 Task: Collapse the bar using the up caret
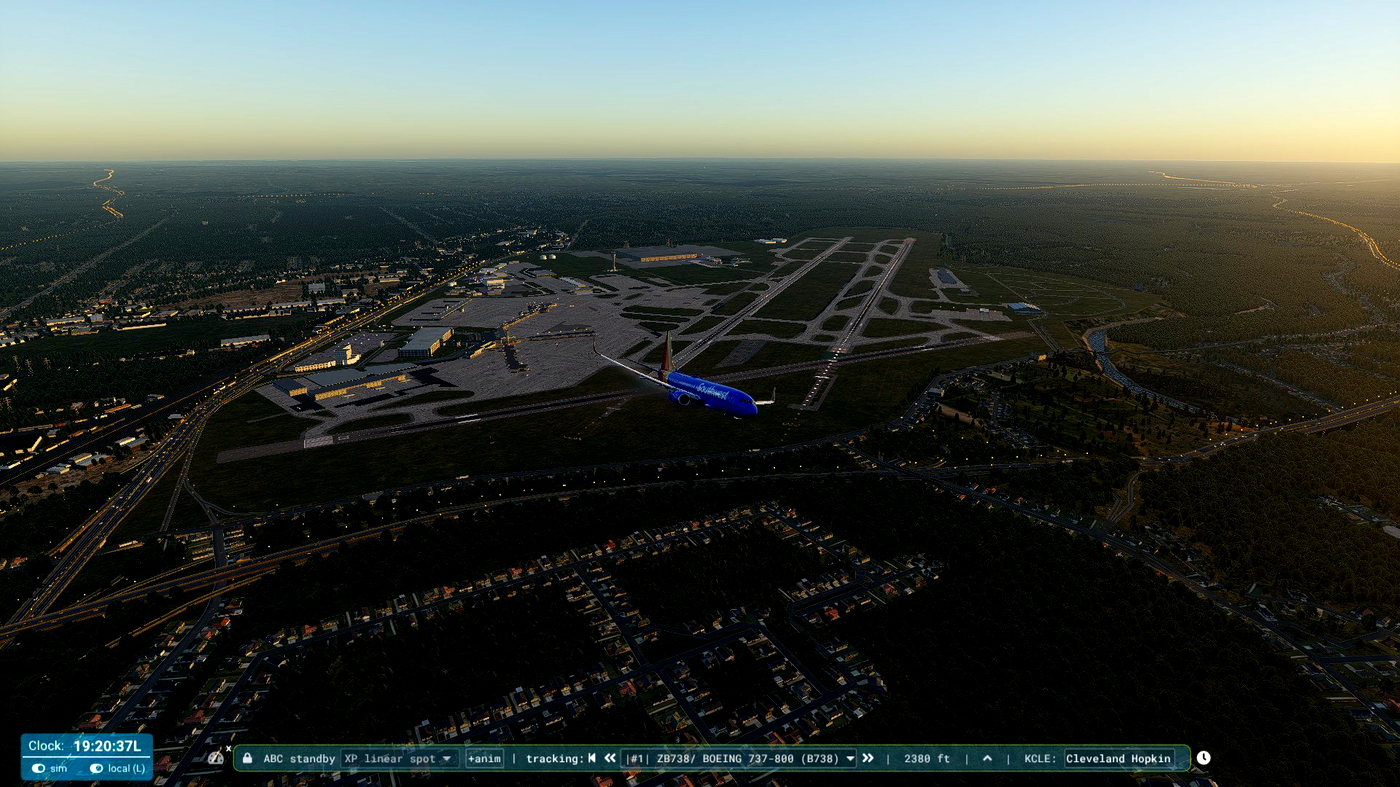(987, 758)
